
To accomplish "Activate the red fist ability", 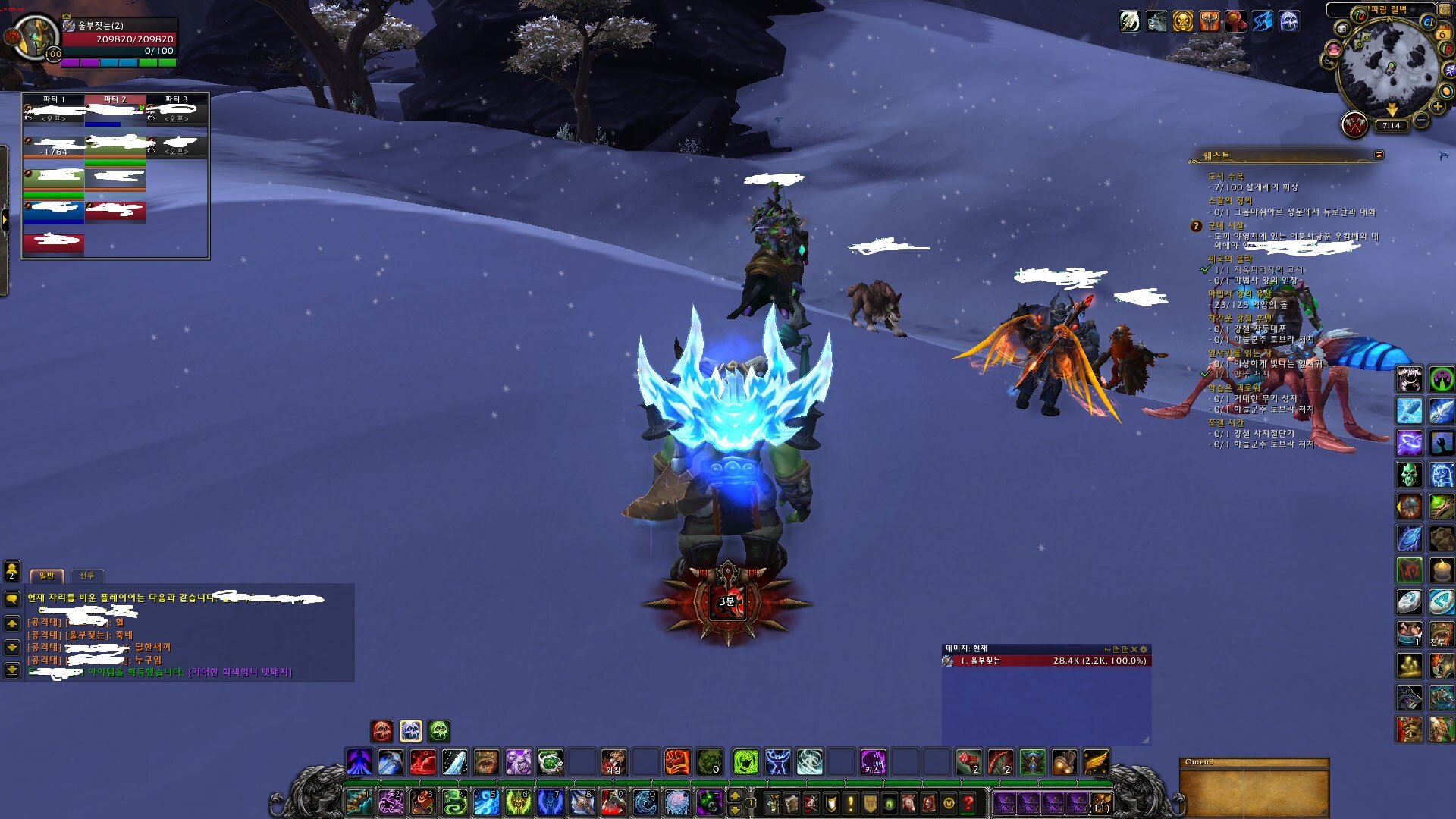I will tap(676, 761).
